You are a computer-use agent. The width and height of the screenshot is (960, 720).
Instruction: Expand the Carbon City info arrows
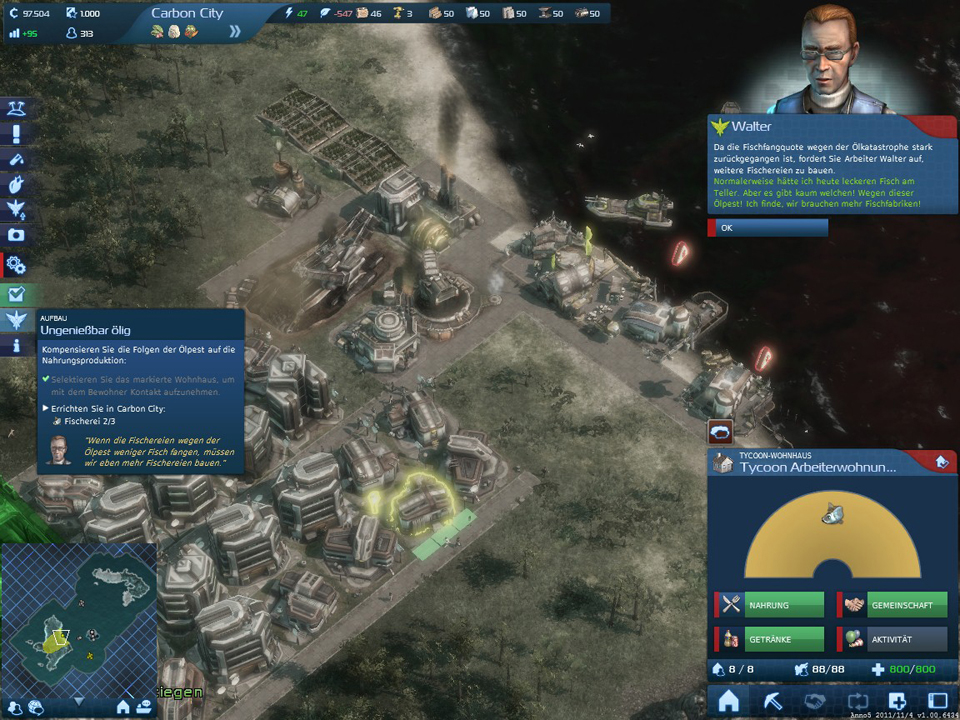point(235,31)
